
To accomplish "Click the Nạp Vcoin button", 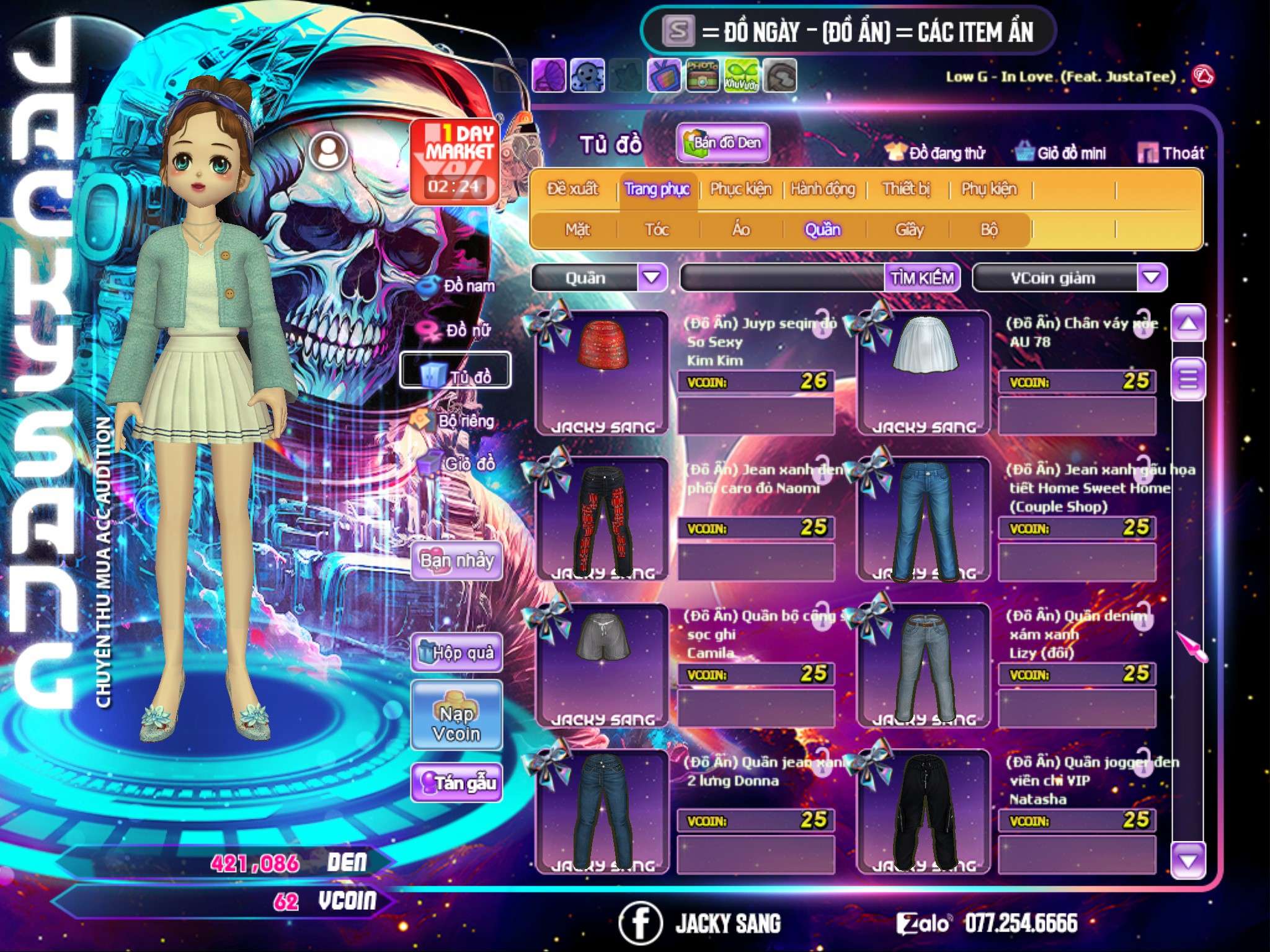I will point(456,723).
